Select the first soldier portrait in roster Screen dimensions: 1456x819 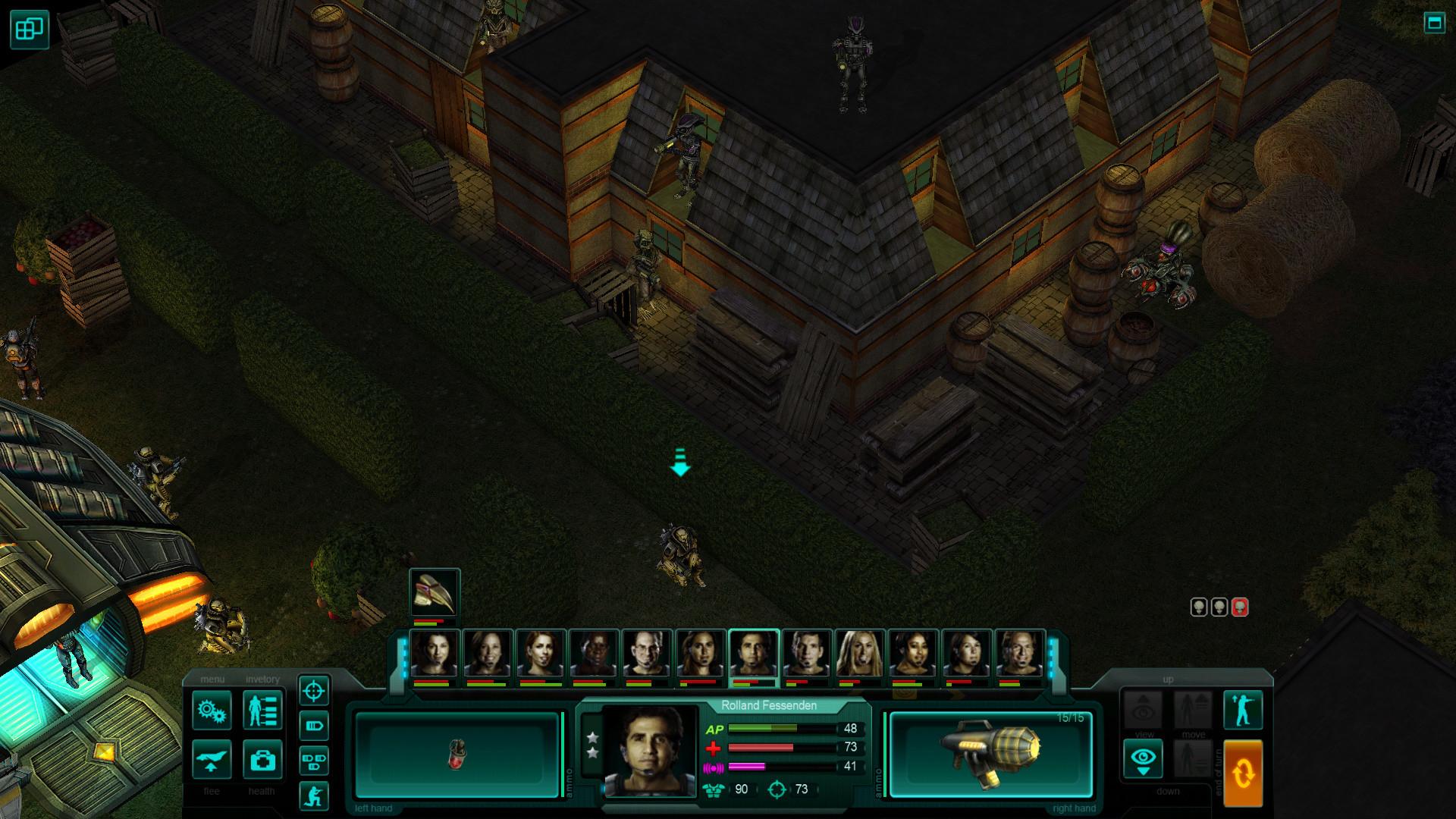point(435,654)
